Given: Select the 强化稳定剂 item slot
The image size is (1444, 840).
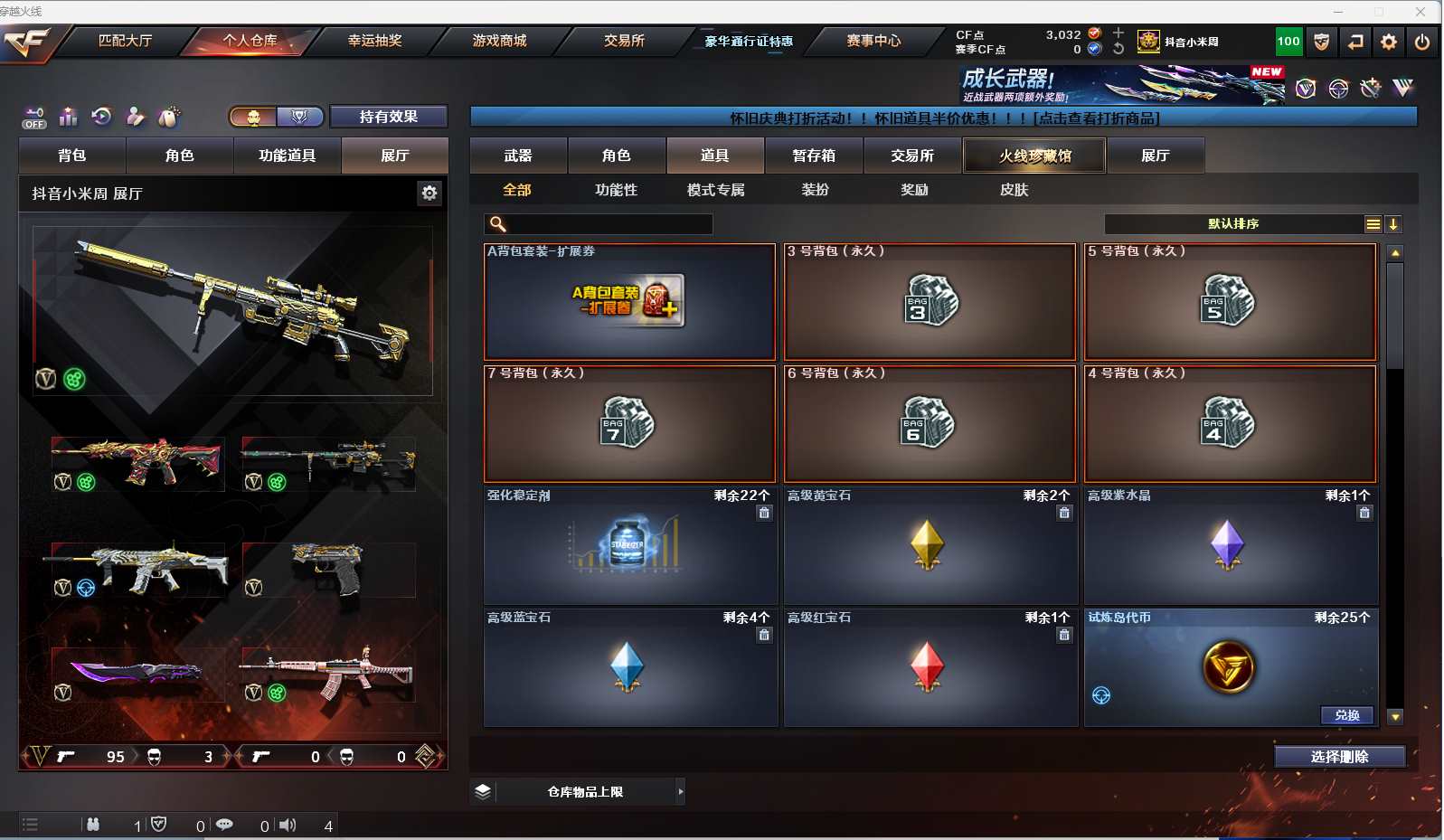Looking at the screenshot, I should pyautogui.click(x=629, y=545).
